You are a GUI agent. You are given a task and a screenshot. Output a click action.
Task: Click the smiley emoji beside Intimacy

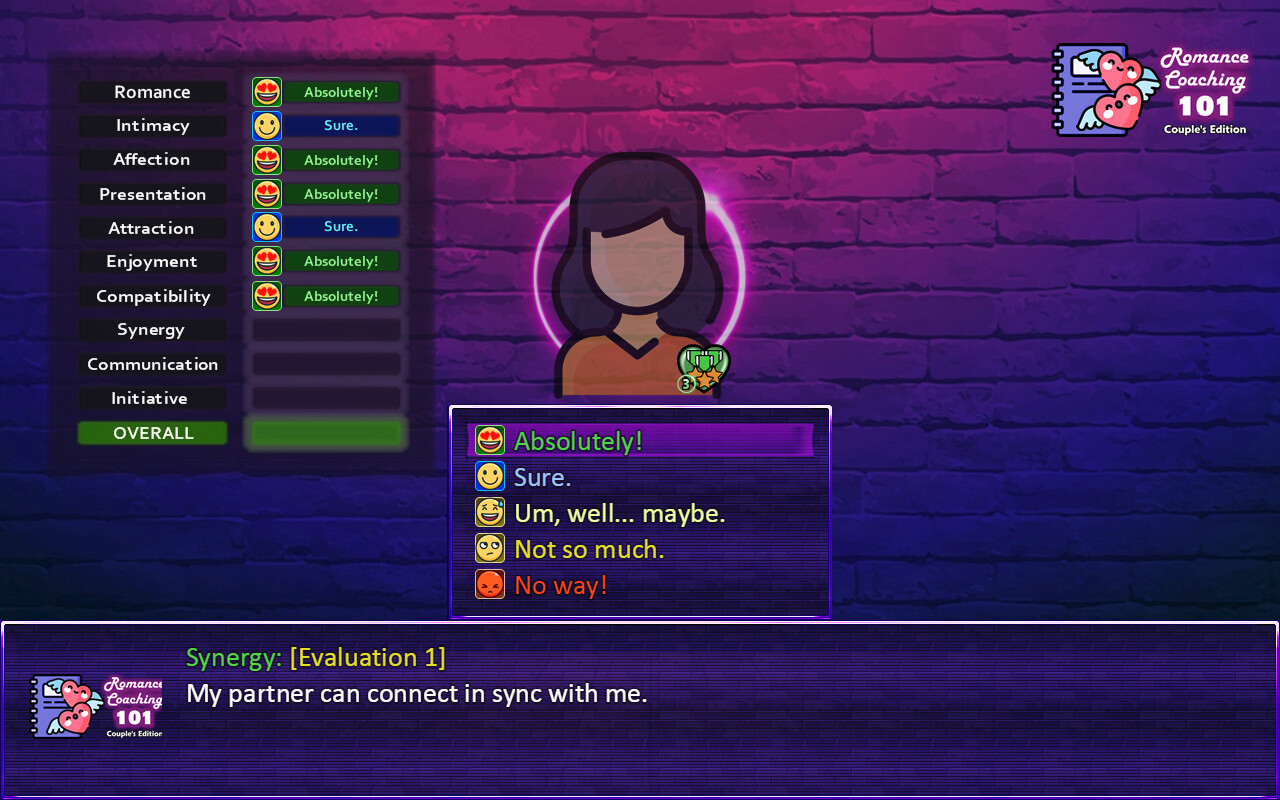266,125
